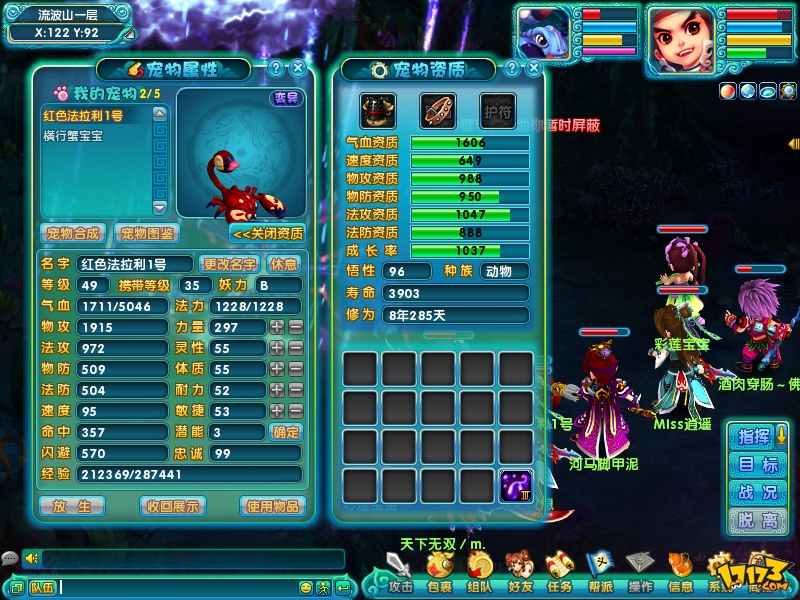The image size is (800, 600).
Task: Add a point to 力量 strength
Action: [277, 327]
